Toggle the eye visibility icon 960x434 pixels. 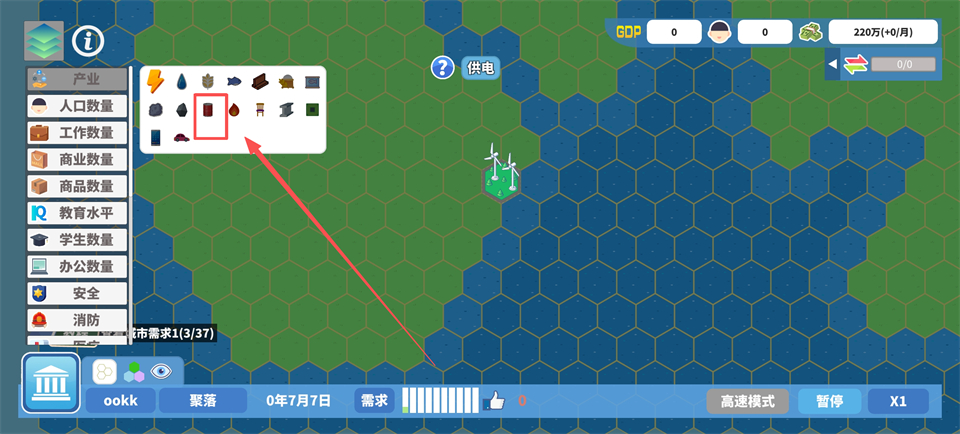[x=160, y=372]
